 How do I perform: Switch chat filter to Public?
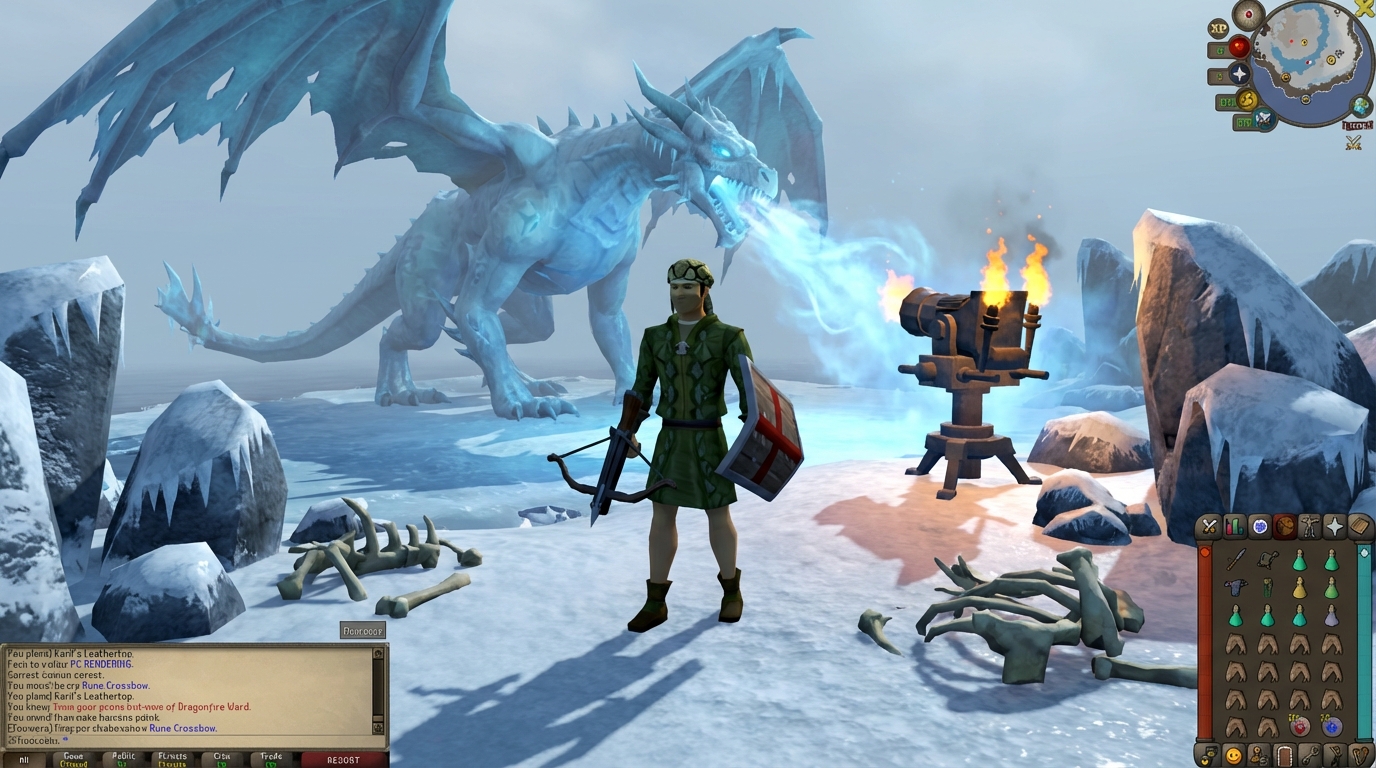pos(124,759)
